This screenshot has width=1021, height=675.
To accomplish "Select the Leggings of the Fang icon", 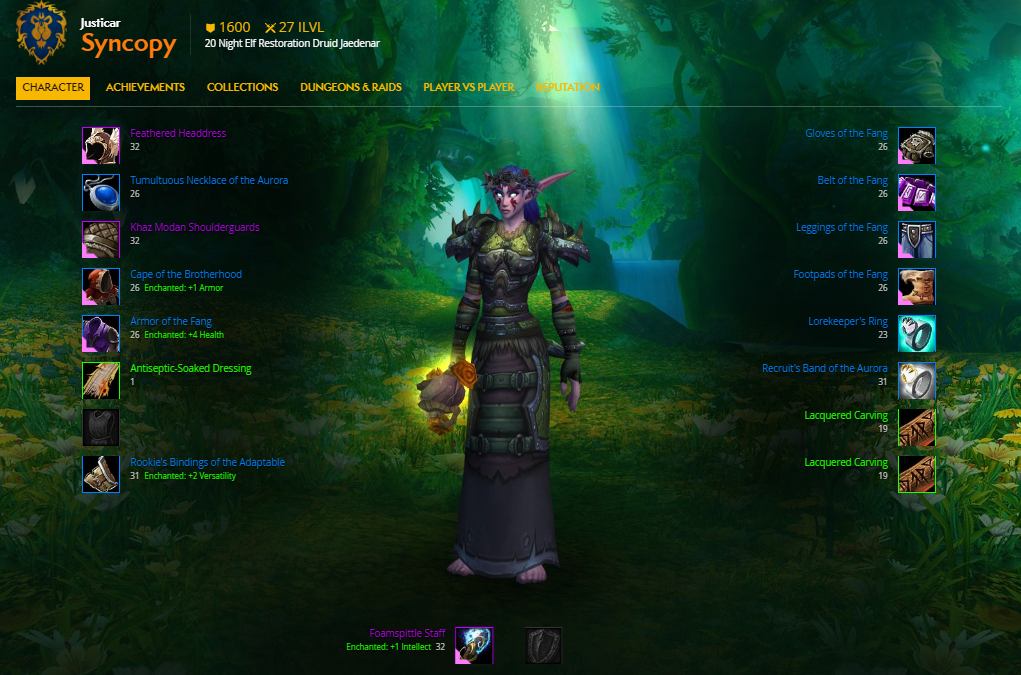I will (916, 240).
